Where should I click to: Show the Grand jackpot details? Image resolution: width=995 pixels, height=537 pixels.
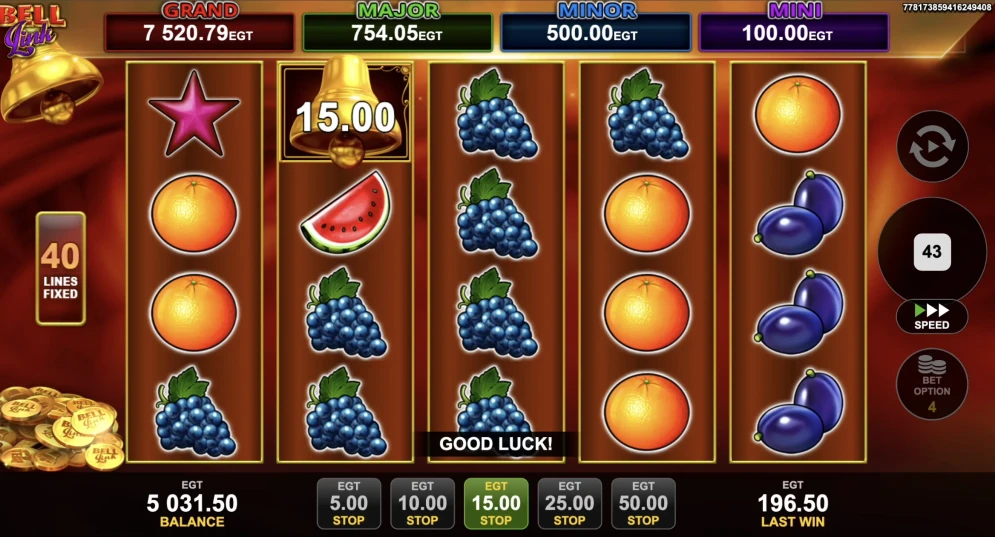click(200, 28)
